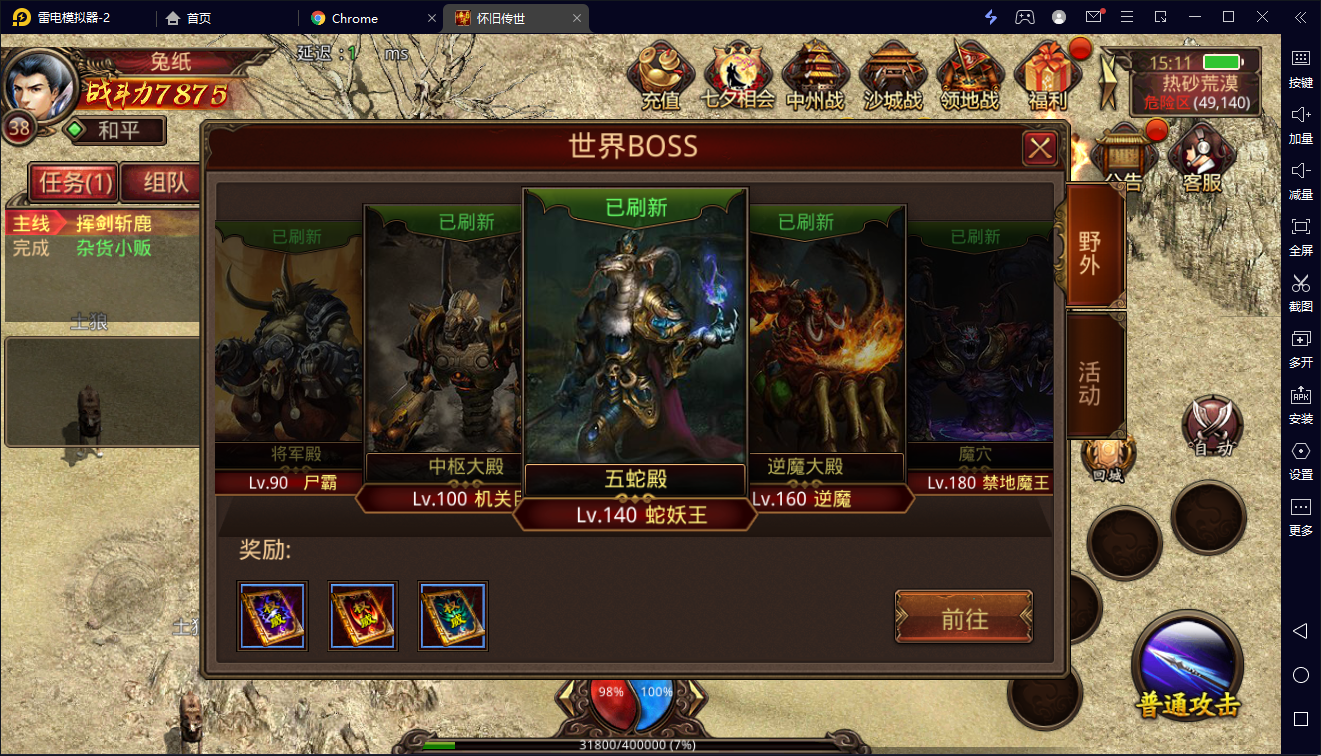
Task: Inspect the green skill book reward
Action: tap(453, 616)
